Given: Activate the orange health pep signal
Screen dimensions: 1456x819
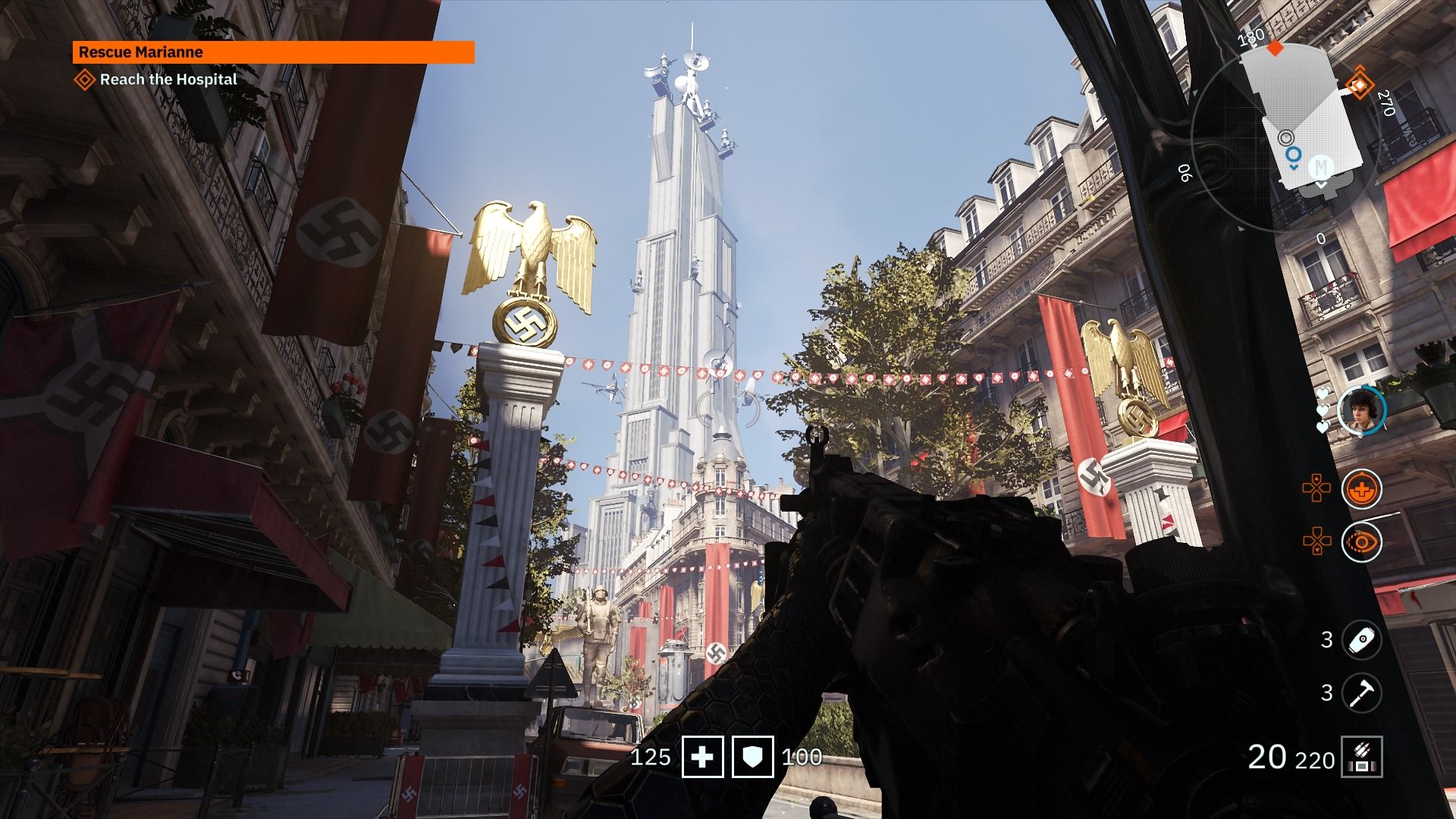Looking at the screenshot, I should click(1361, 489).
